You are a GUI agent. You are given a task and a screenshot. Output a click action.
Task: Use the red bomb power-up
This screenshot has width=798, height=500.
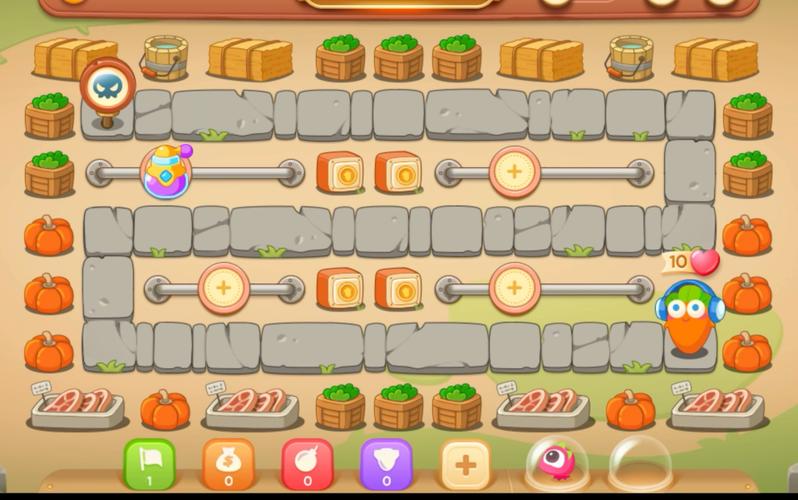[x=307, y=465]
